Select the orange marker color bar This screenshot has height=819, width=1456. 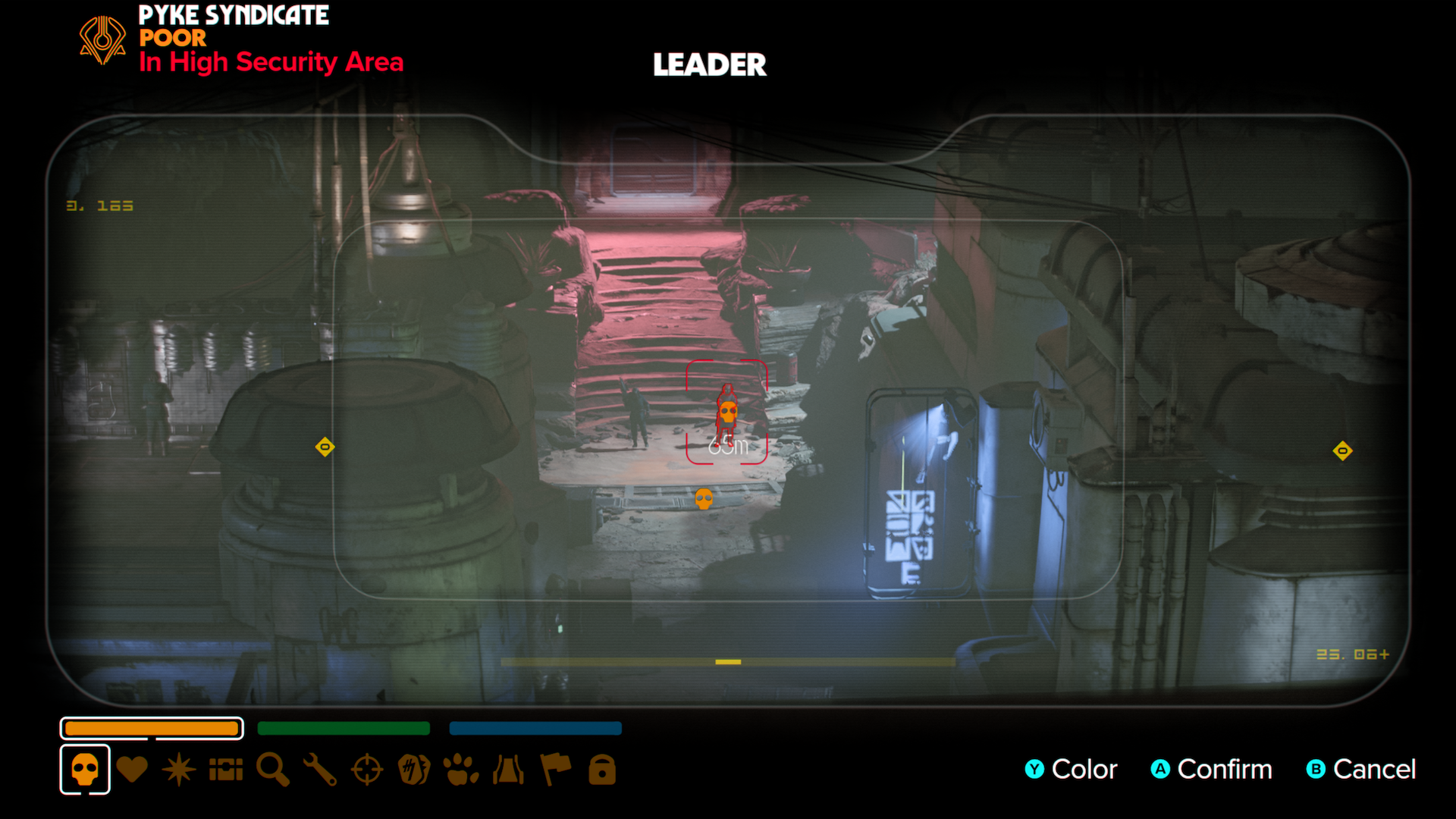[x=152, y=728]
